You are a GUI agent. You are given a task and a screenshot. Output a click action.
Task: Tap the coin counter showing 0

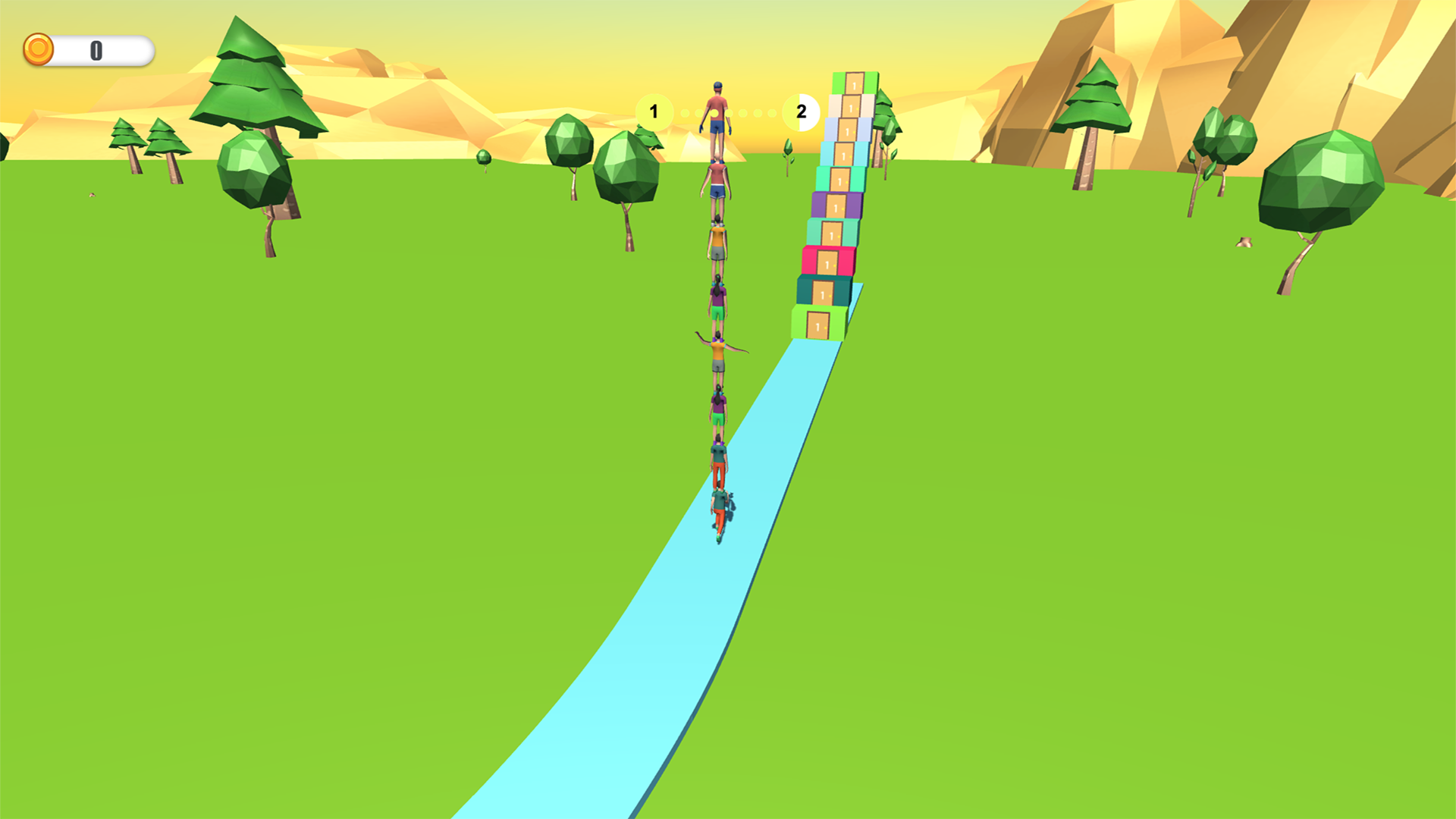coord(96,50)
